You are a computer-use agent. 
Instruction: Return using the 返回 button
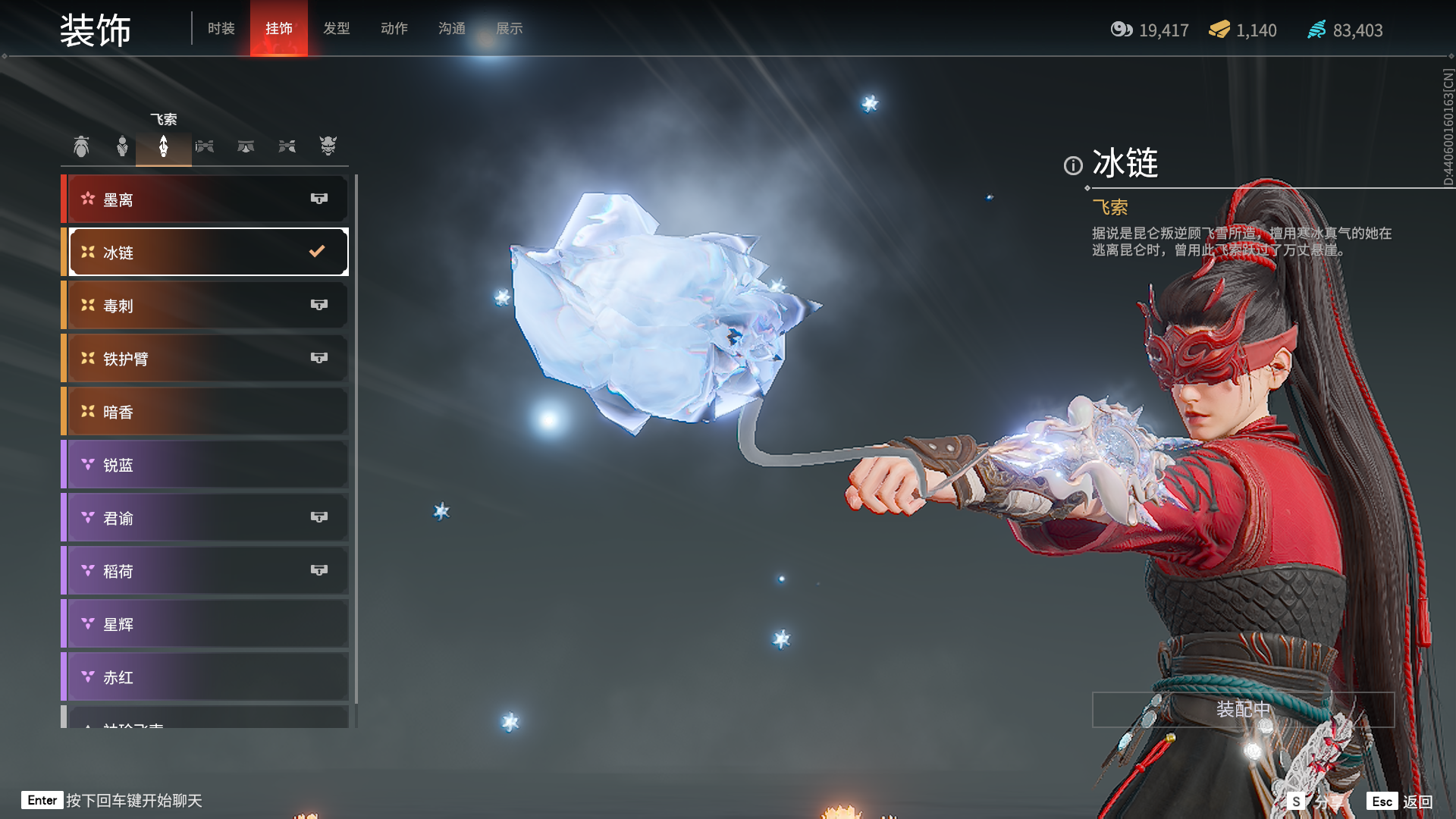point(1400,802)
